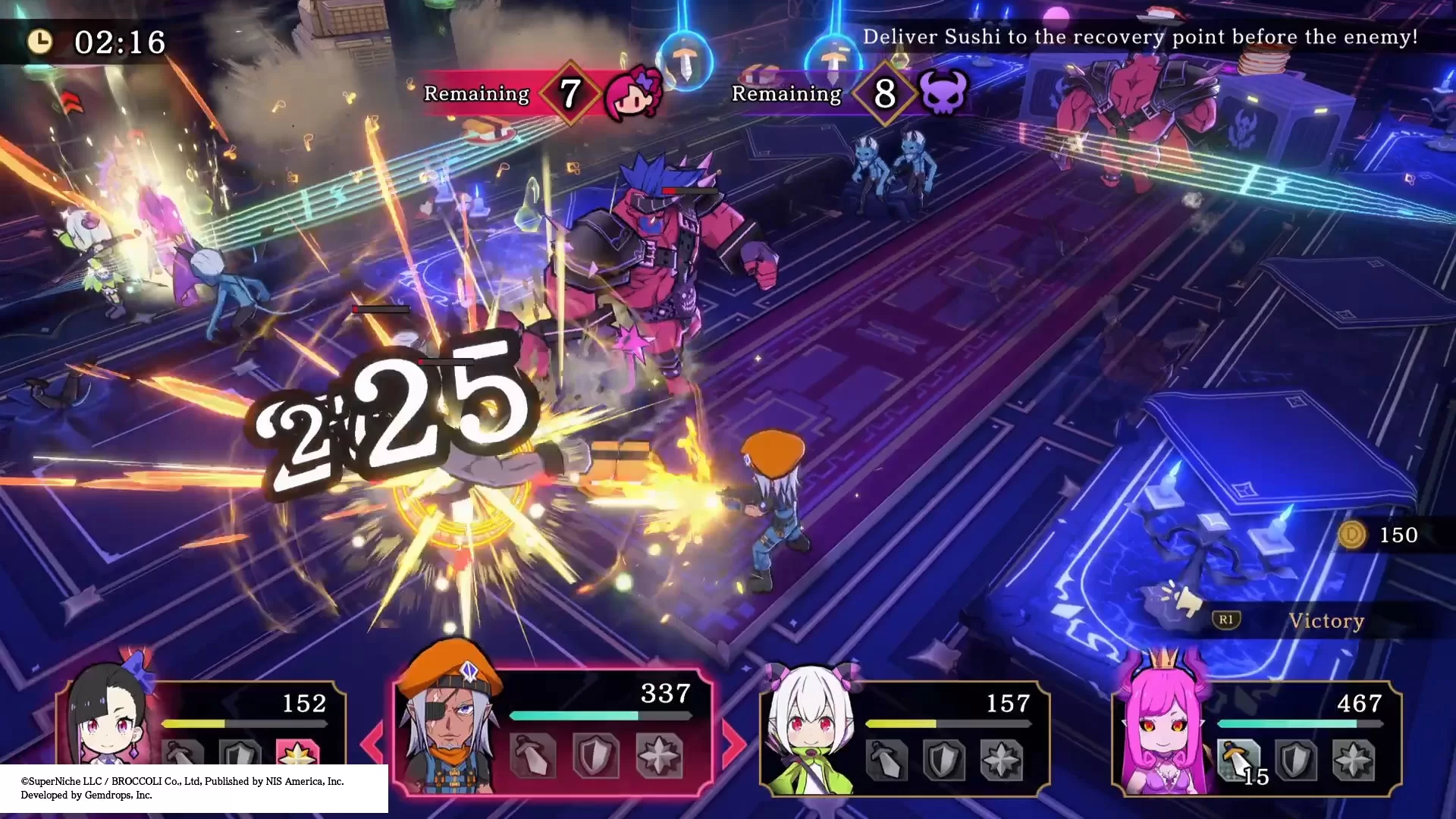
Task: Select the pink-haired girl team remaining icon
Action: 633,93
